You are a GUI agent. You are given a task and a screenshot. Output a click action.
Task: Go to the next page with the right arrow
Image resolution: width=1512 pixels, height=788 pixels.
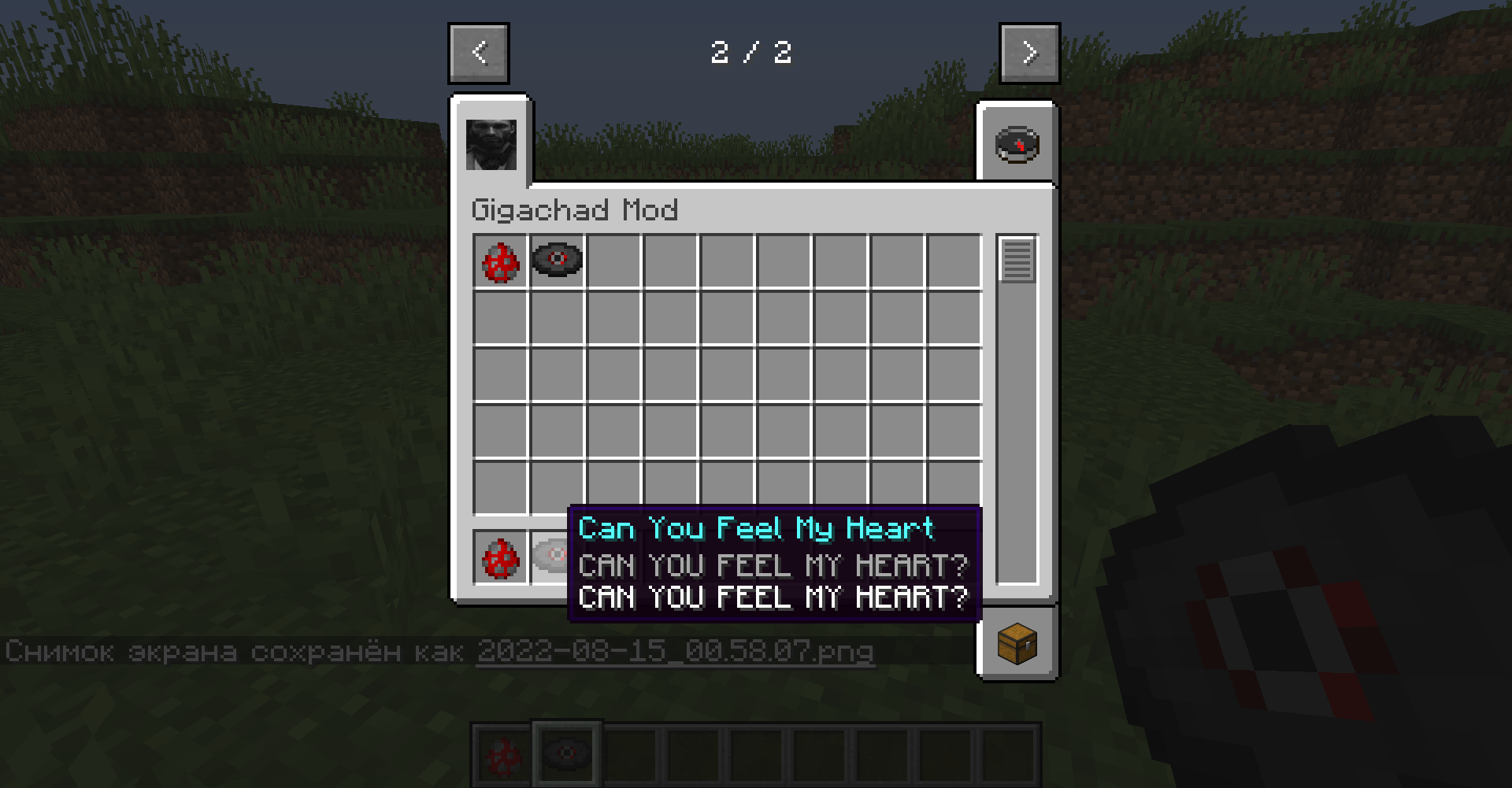[x=1029, y=53]
